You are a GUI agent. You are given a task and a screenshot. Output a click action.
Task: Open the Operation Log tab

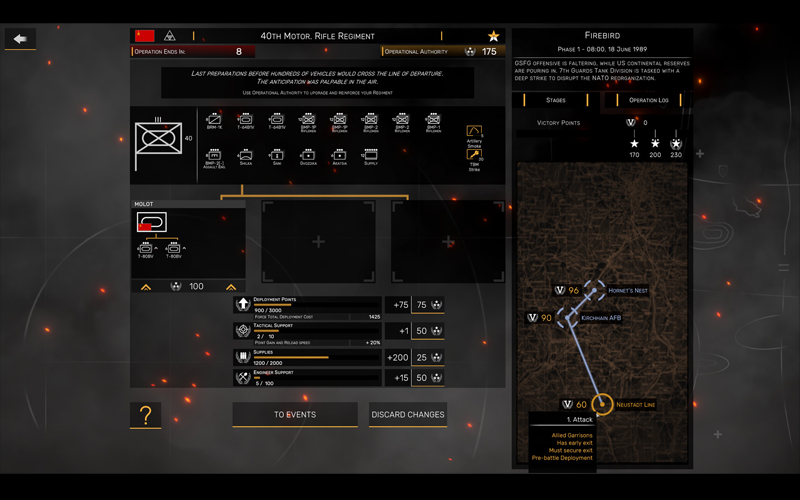tap(648, 100)
